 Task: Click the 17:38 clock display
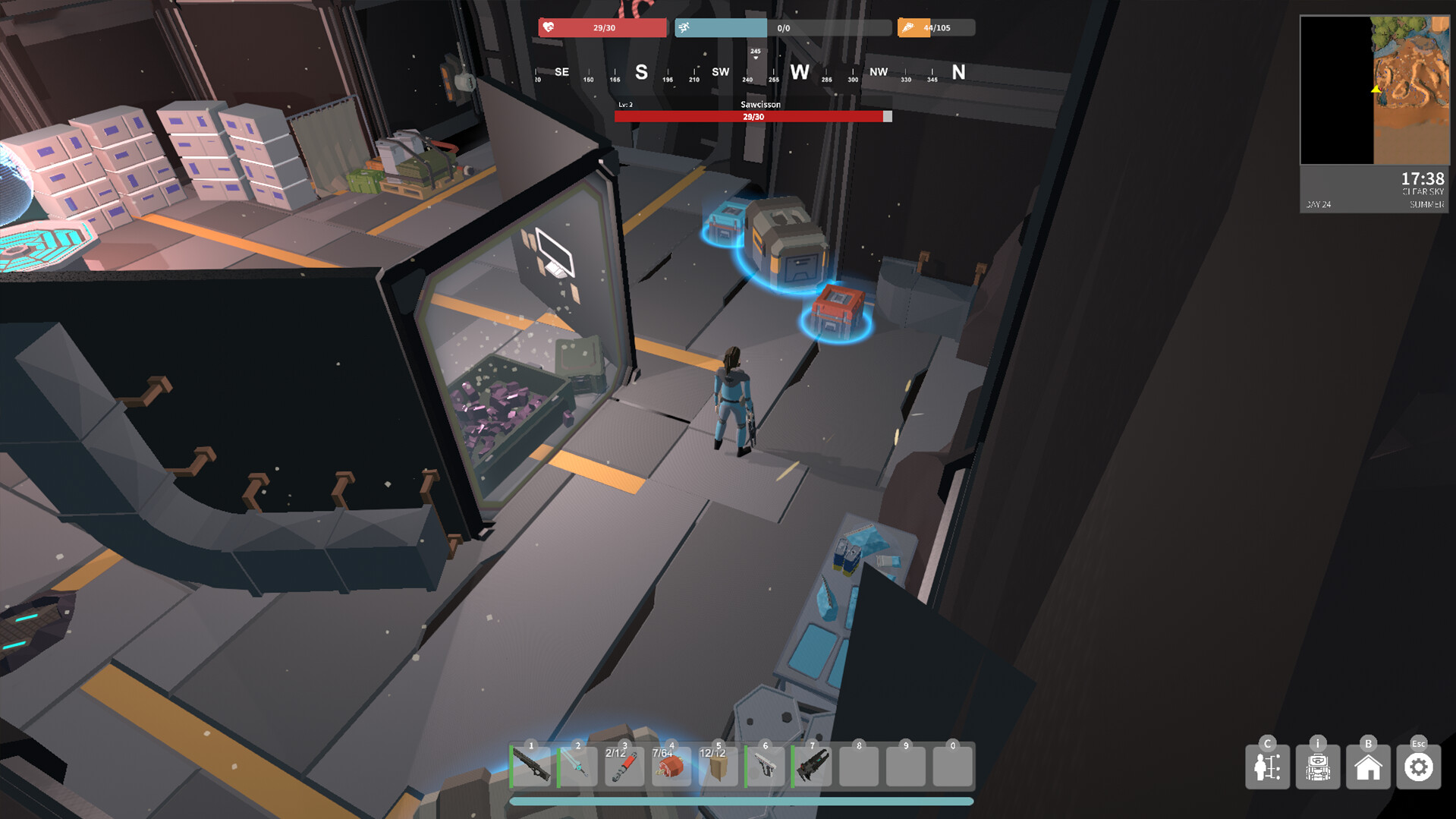tap(1416, 180)
